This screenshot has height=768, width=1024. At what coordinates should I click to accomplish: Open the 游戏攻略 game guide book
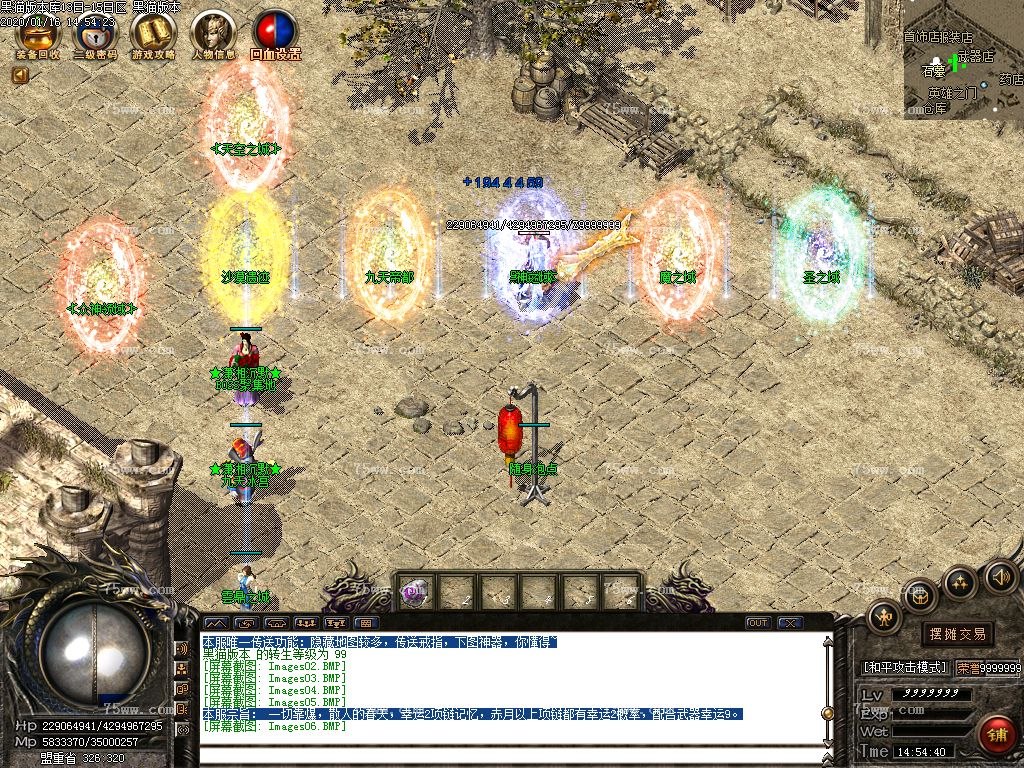(x=152, y=33)
